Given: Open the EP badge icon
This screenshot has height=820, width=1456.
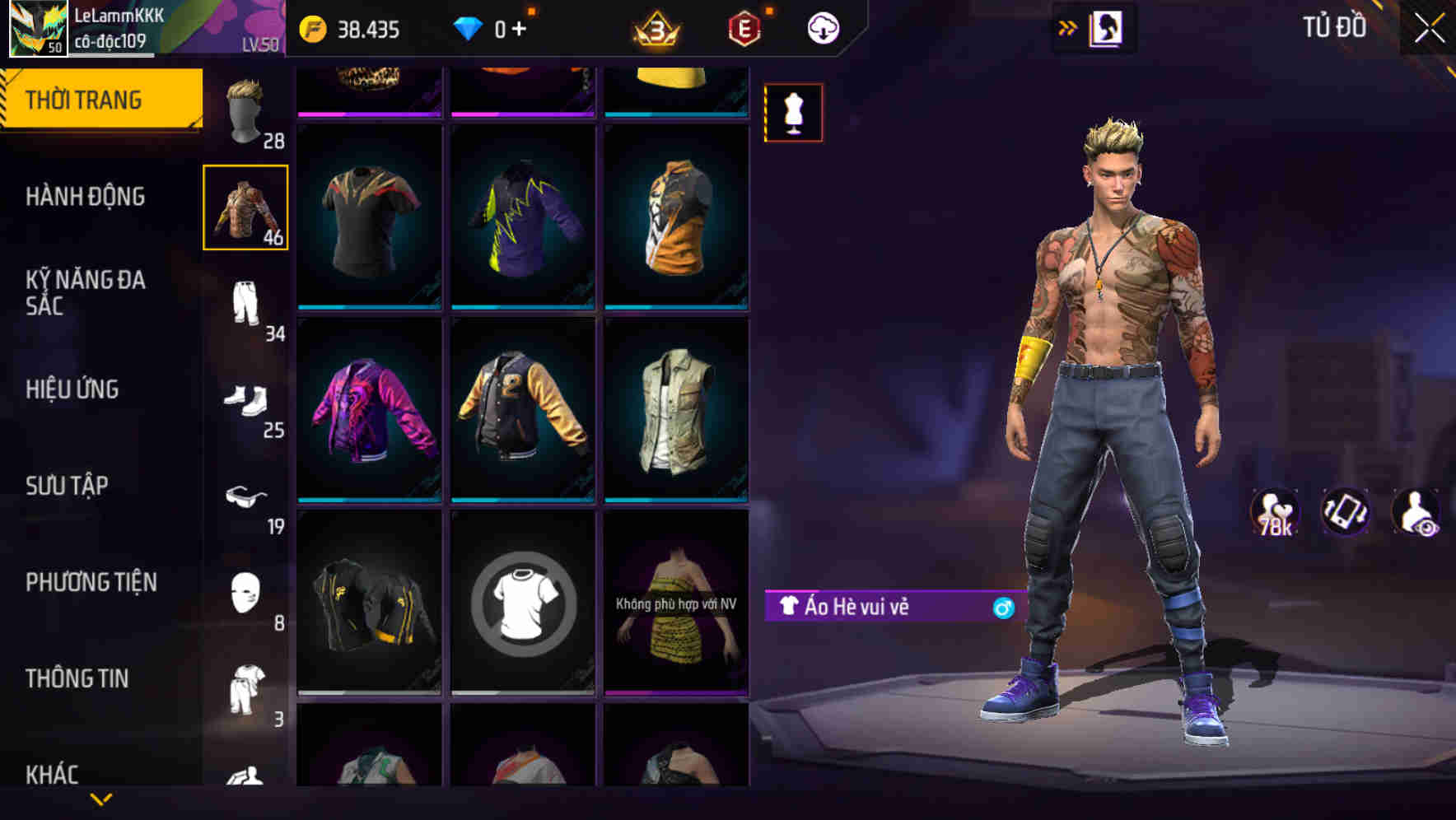Looking at the screenshot, I should (x=743, y=27).
